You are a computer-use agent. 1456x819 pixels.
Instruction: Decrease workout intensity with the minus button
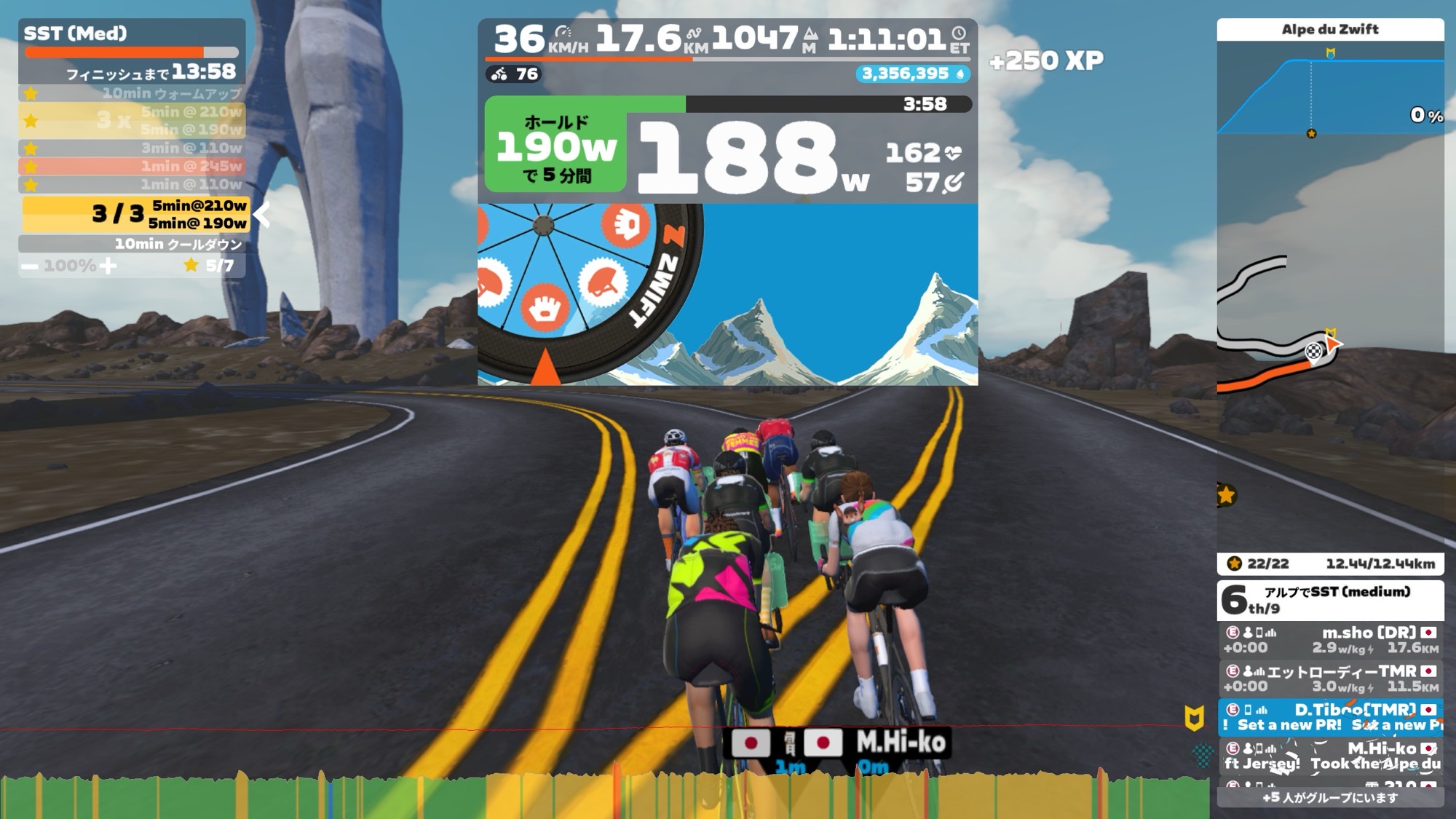pyautogui.click(x=30, y=266)
